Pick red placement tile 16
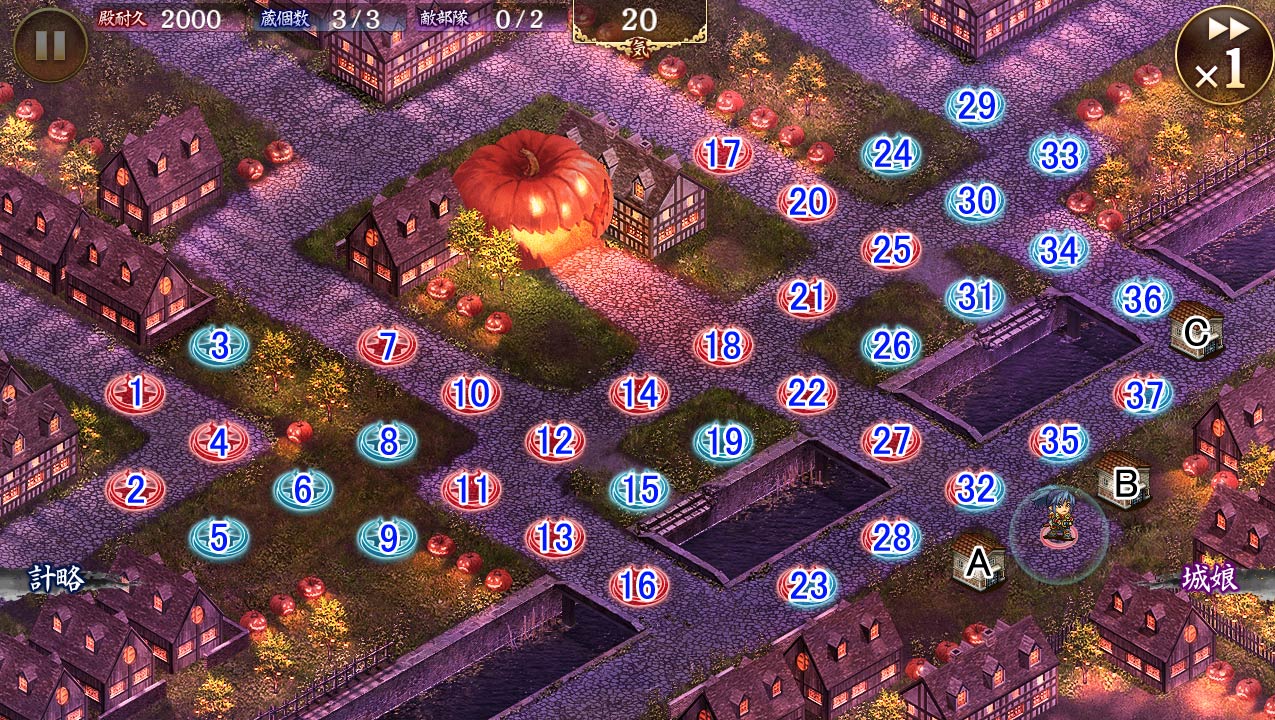Viewport: 1275px width, 720px height. coord(639,586)
